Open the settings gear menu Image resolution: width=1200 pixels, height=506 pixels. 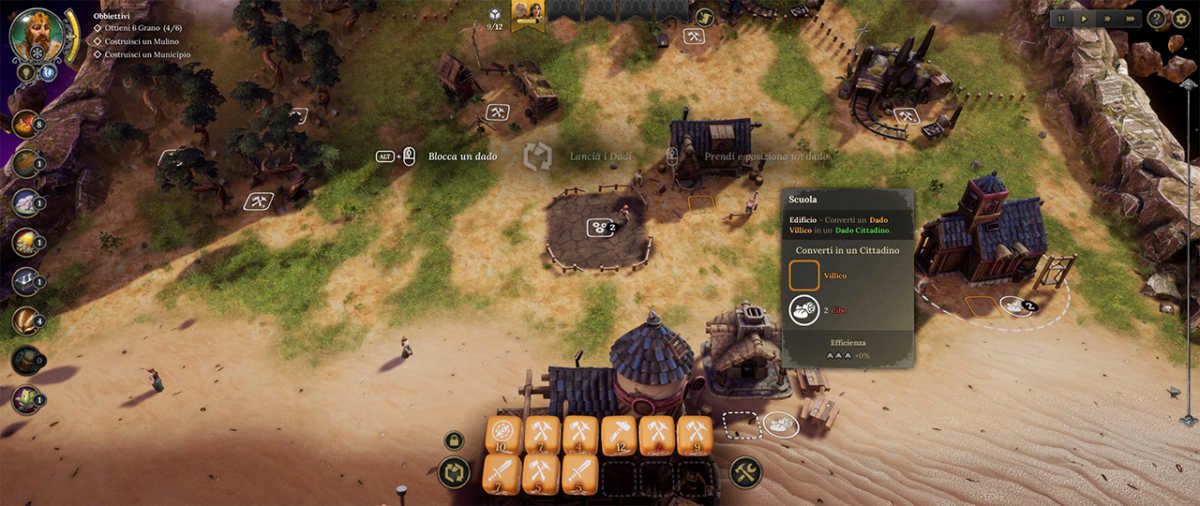click(1181, 18)
